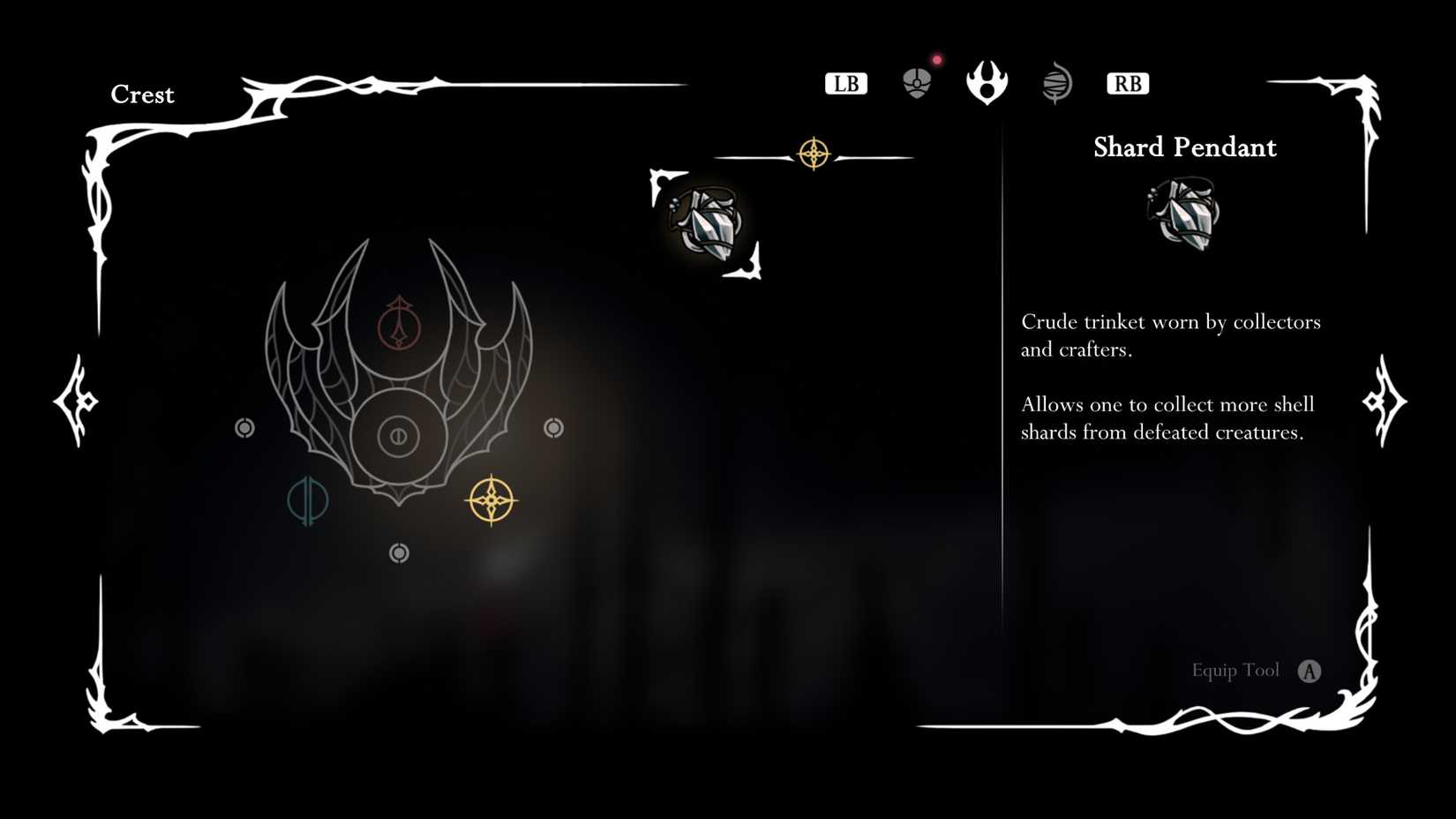Click the A button prompt

pyautogui.click(x=1311, y=671)
